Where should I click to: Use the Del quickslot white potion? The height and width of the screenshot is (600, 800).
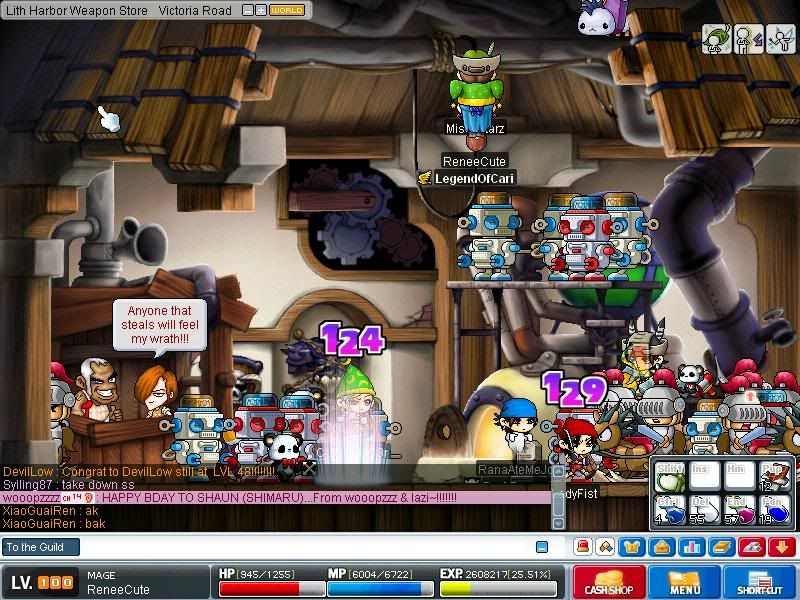pos(705,511)
